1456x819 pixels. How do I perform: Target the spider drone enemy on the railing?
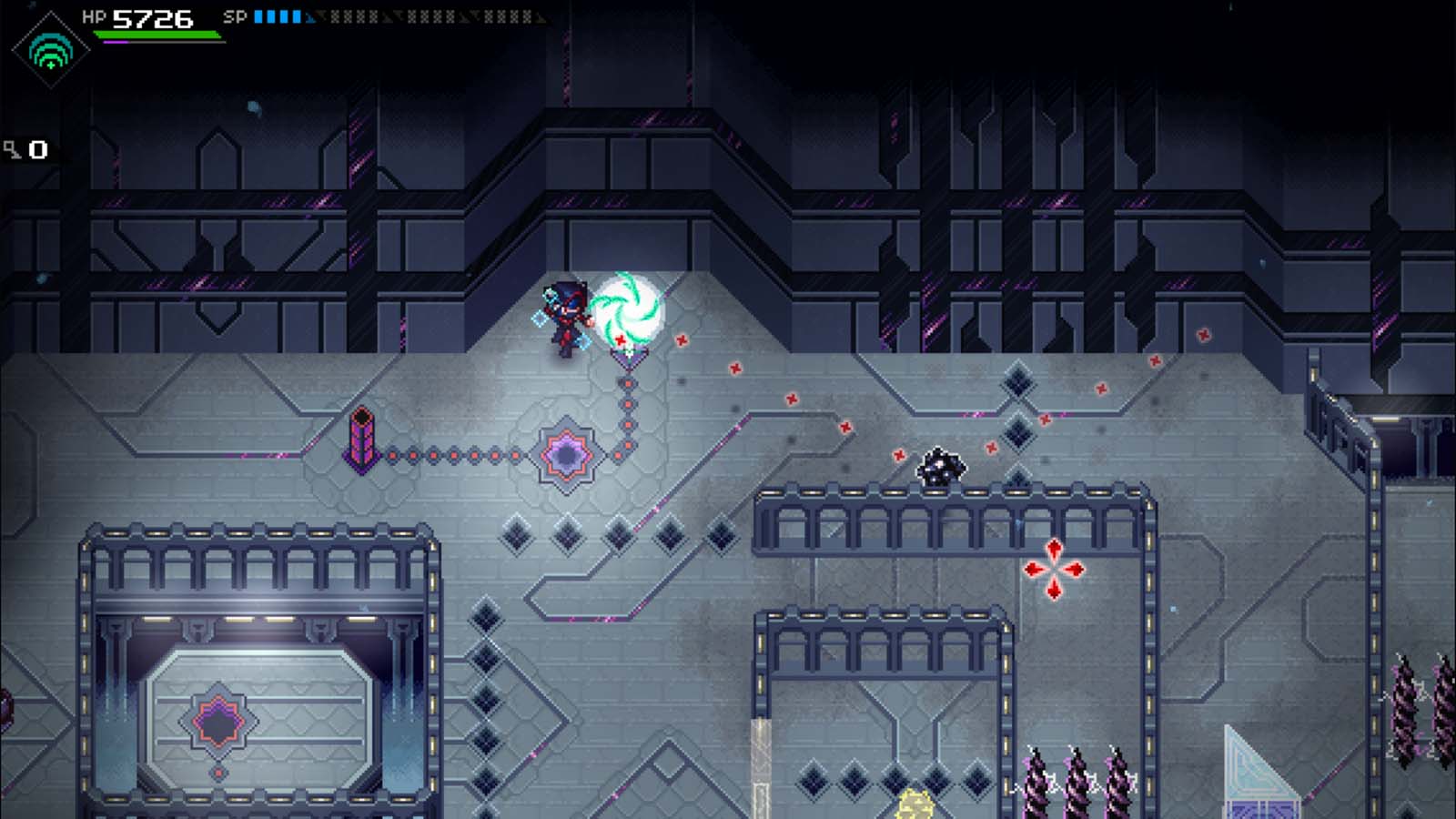click(943, 468)
